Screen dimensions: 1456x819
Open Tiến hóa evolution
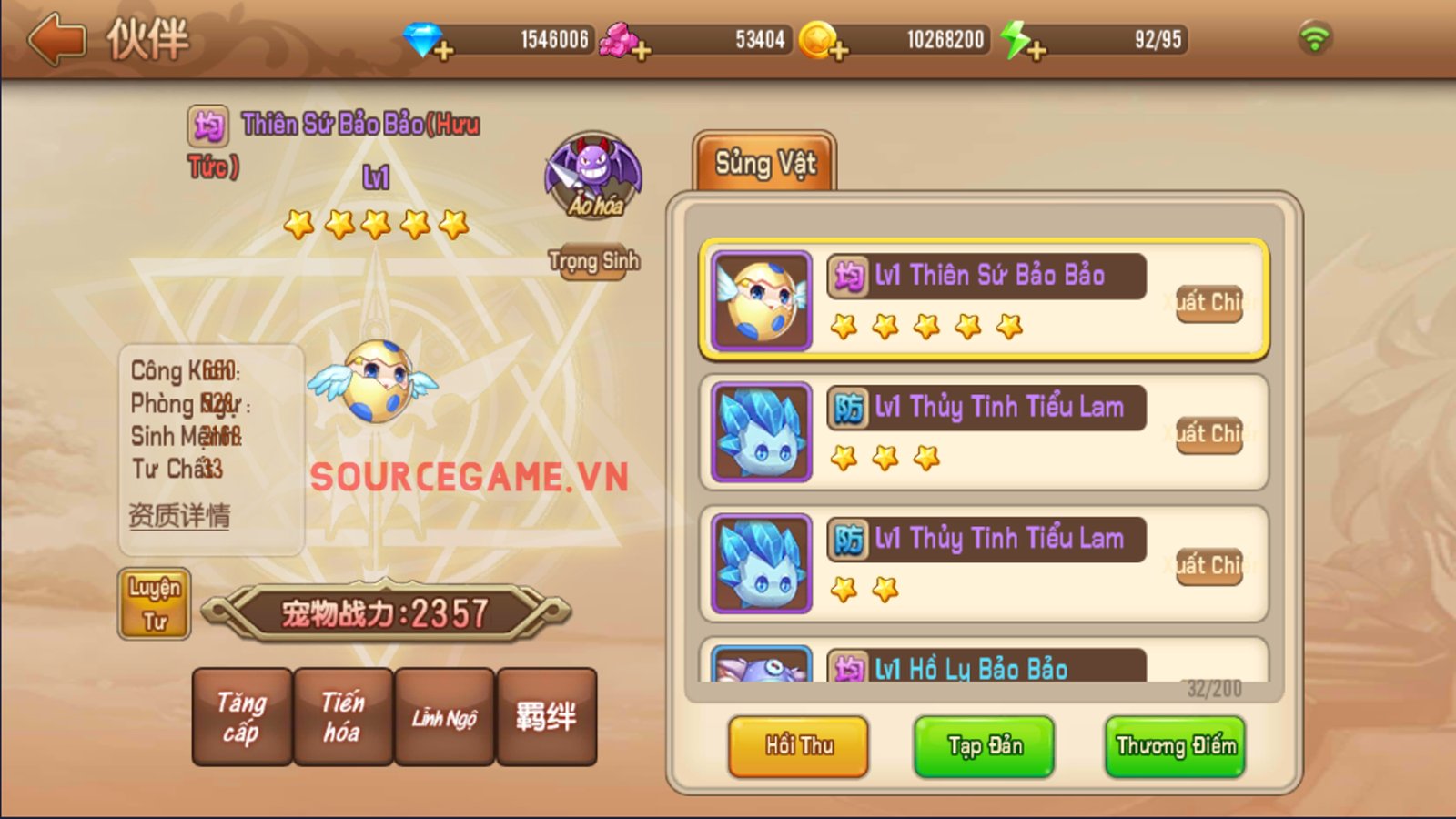(343, 717)
